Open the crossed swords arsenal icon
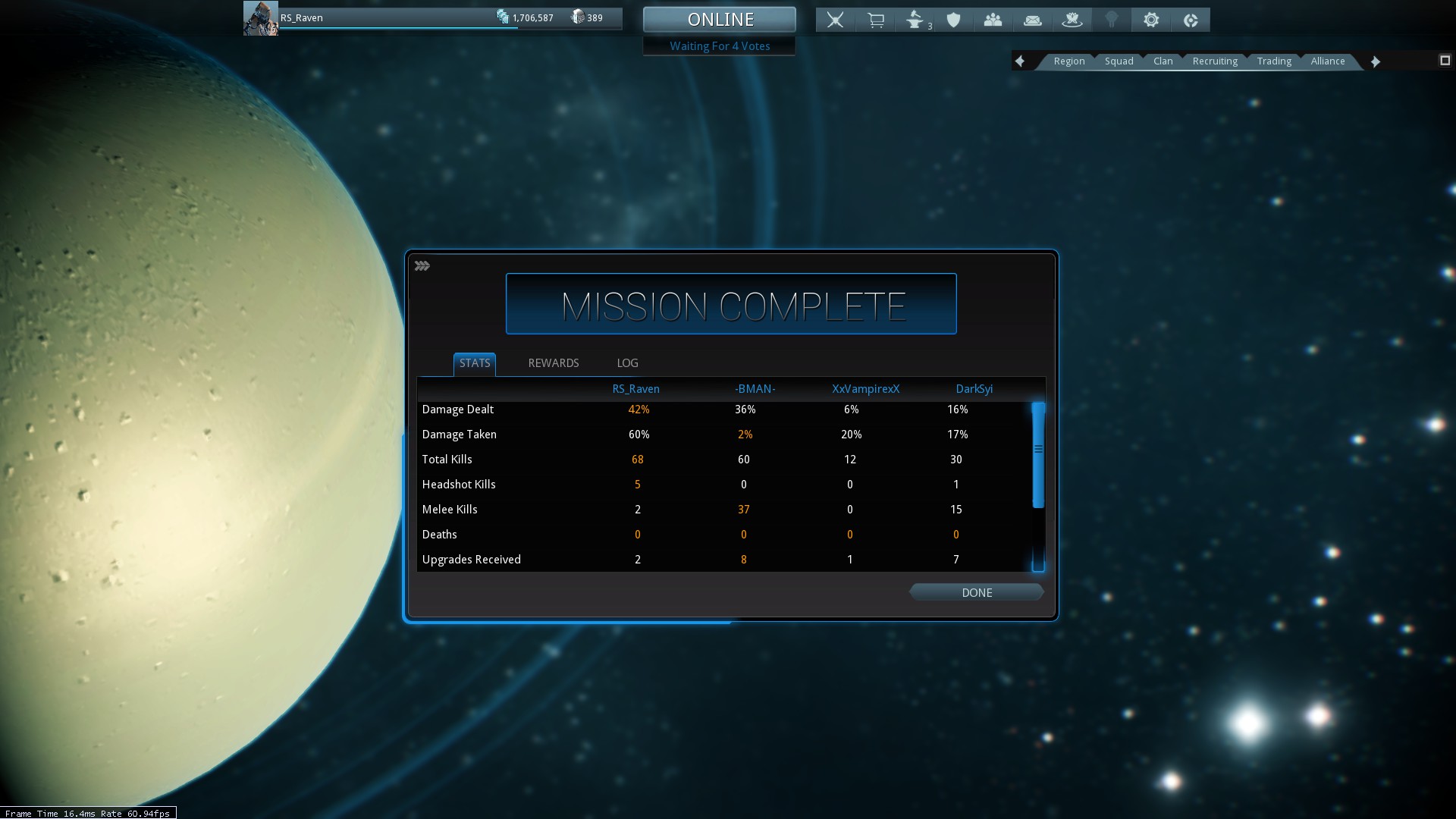Viewport: 1456px width, 819px height. tap(835, 20)
